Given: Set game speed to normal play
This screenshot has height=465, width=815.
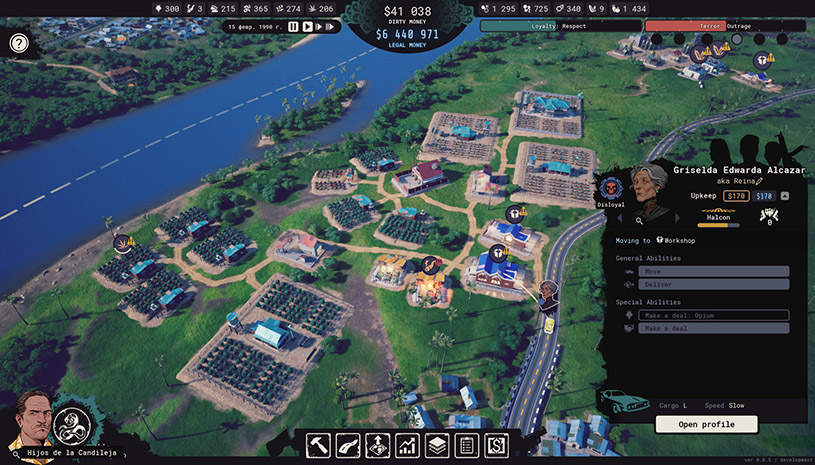Looking at the screenshot, I should 308,27.
